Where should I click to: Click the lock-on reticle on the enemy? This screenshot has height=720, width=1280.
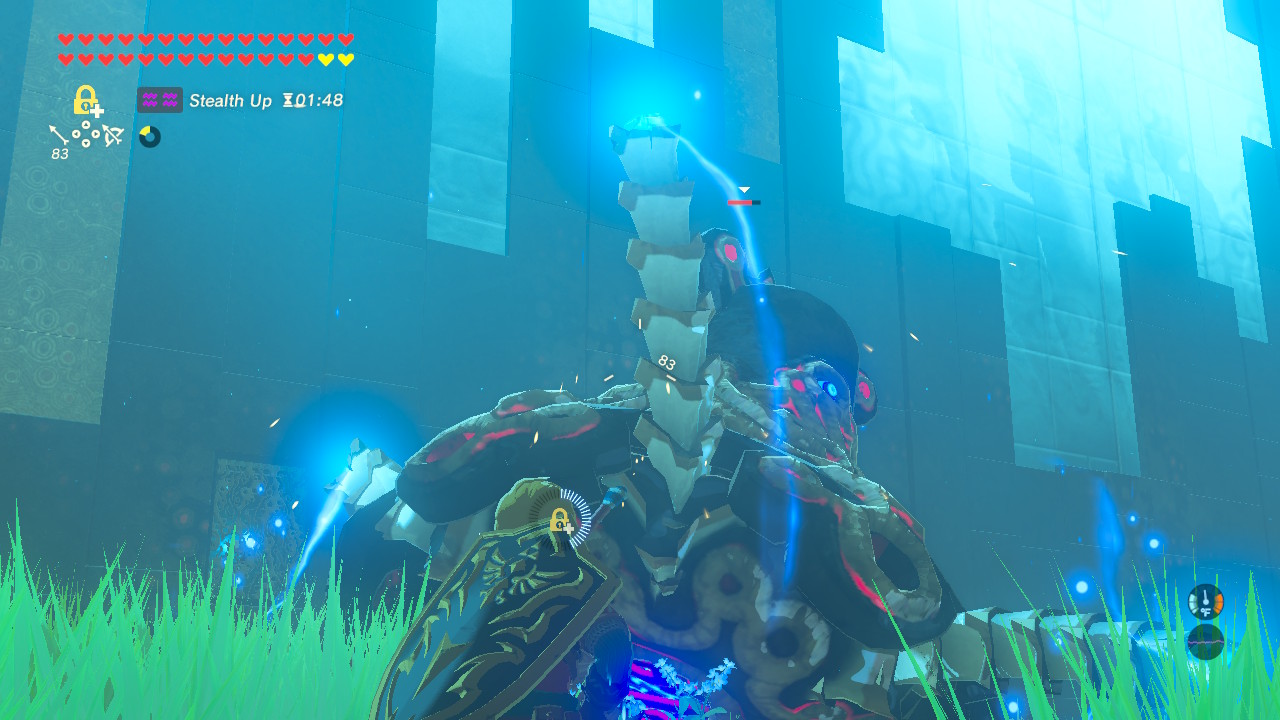click(x=563, y=520)
